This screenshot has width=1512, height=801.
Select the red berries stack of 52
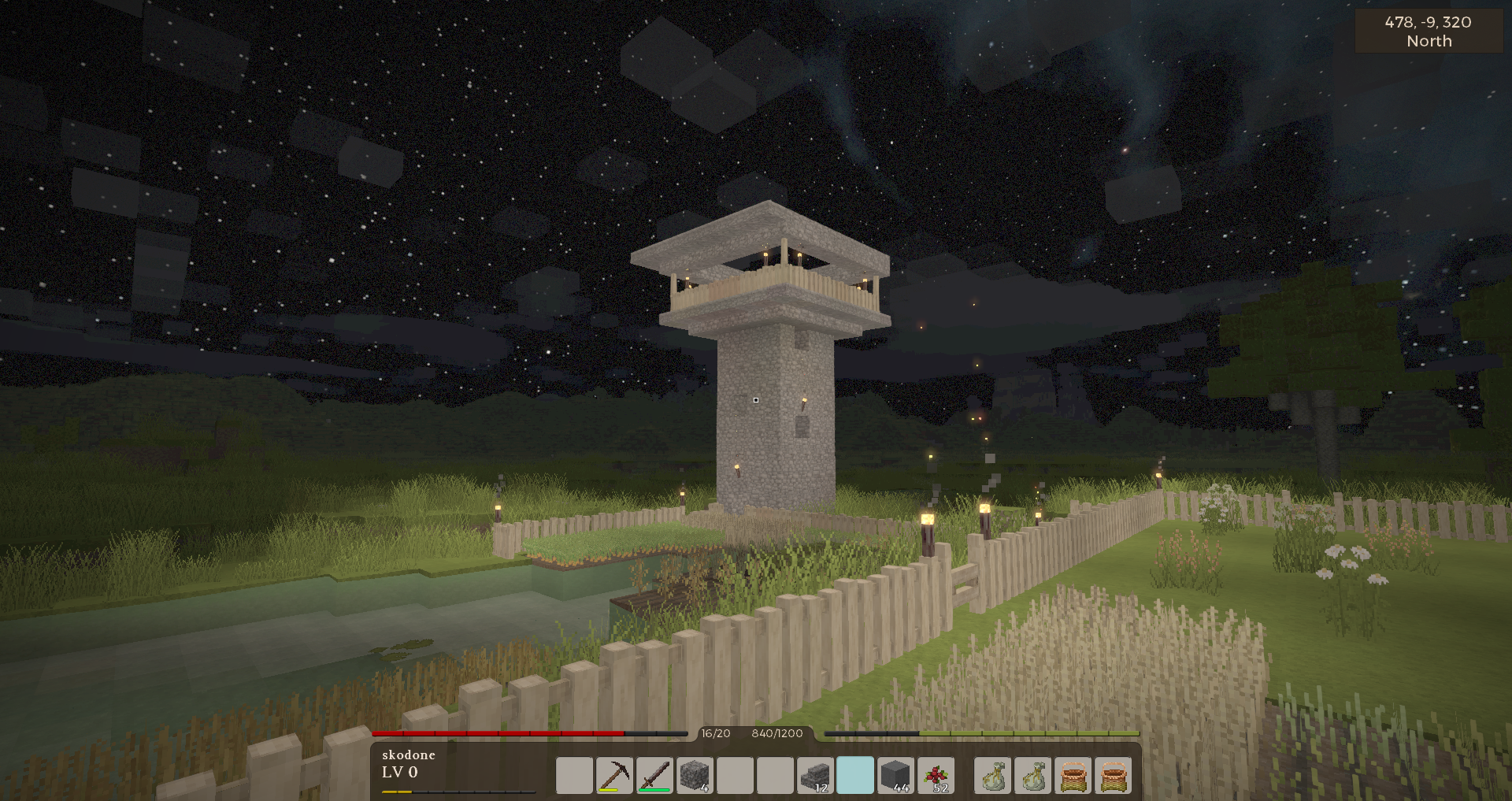click(x=936, y=775)
